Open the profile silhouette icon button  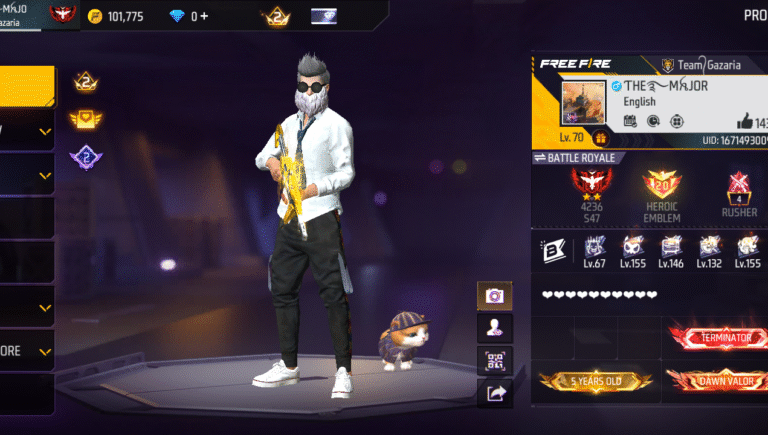(x=494, y=327)
